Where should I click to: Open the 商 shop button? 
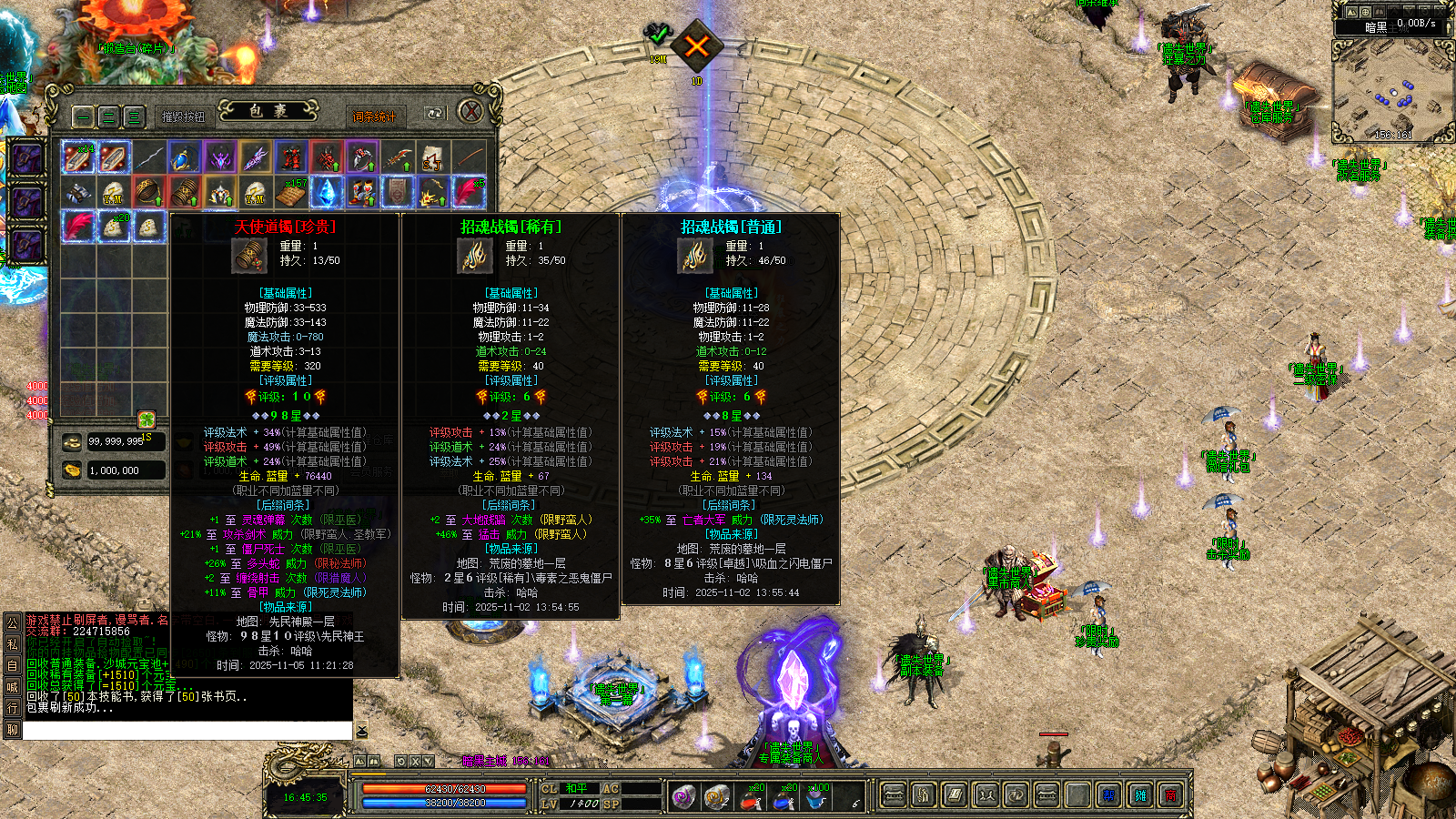1171,796
